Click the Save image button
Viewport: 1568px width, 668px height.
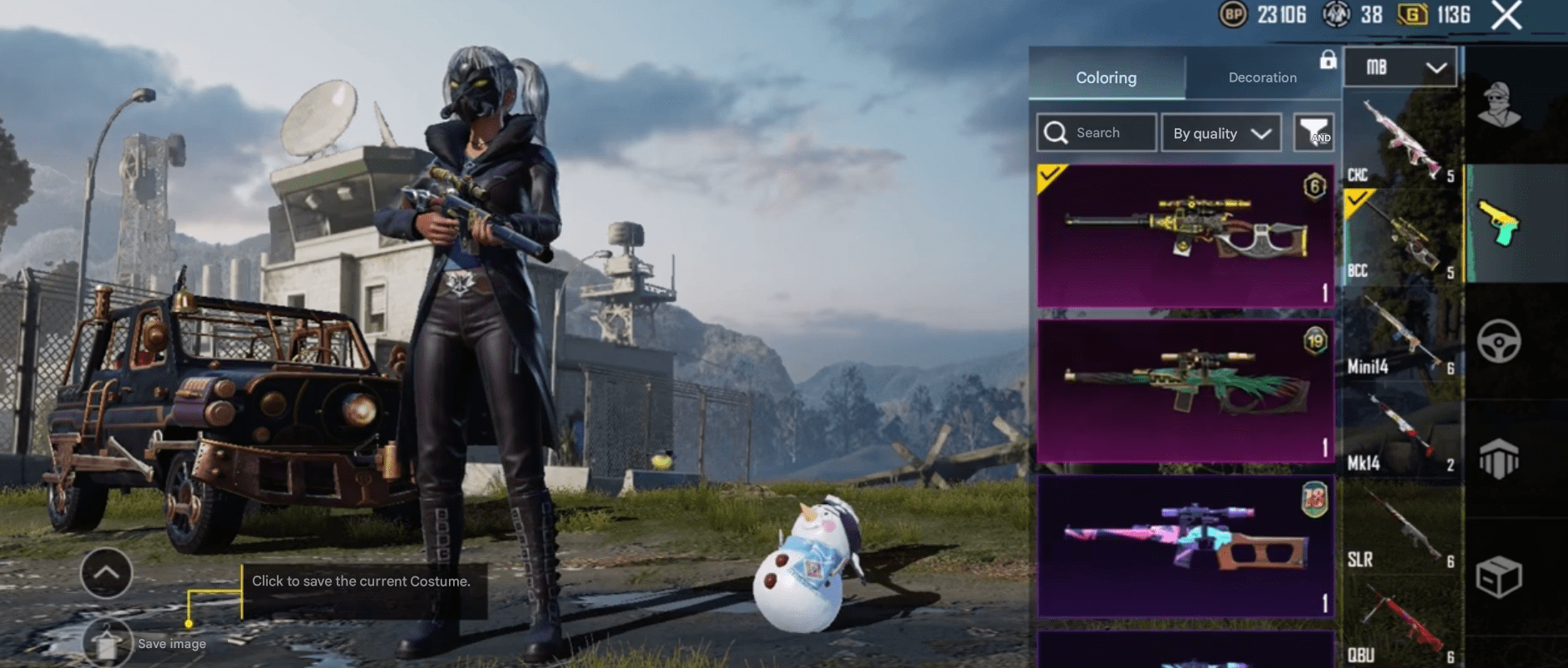pyautogui.click(x=108, y=643)
